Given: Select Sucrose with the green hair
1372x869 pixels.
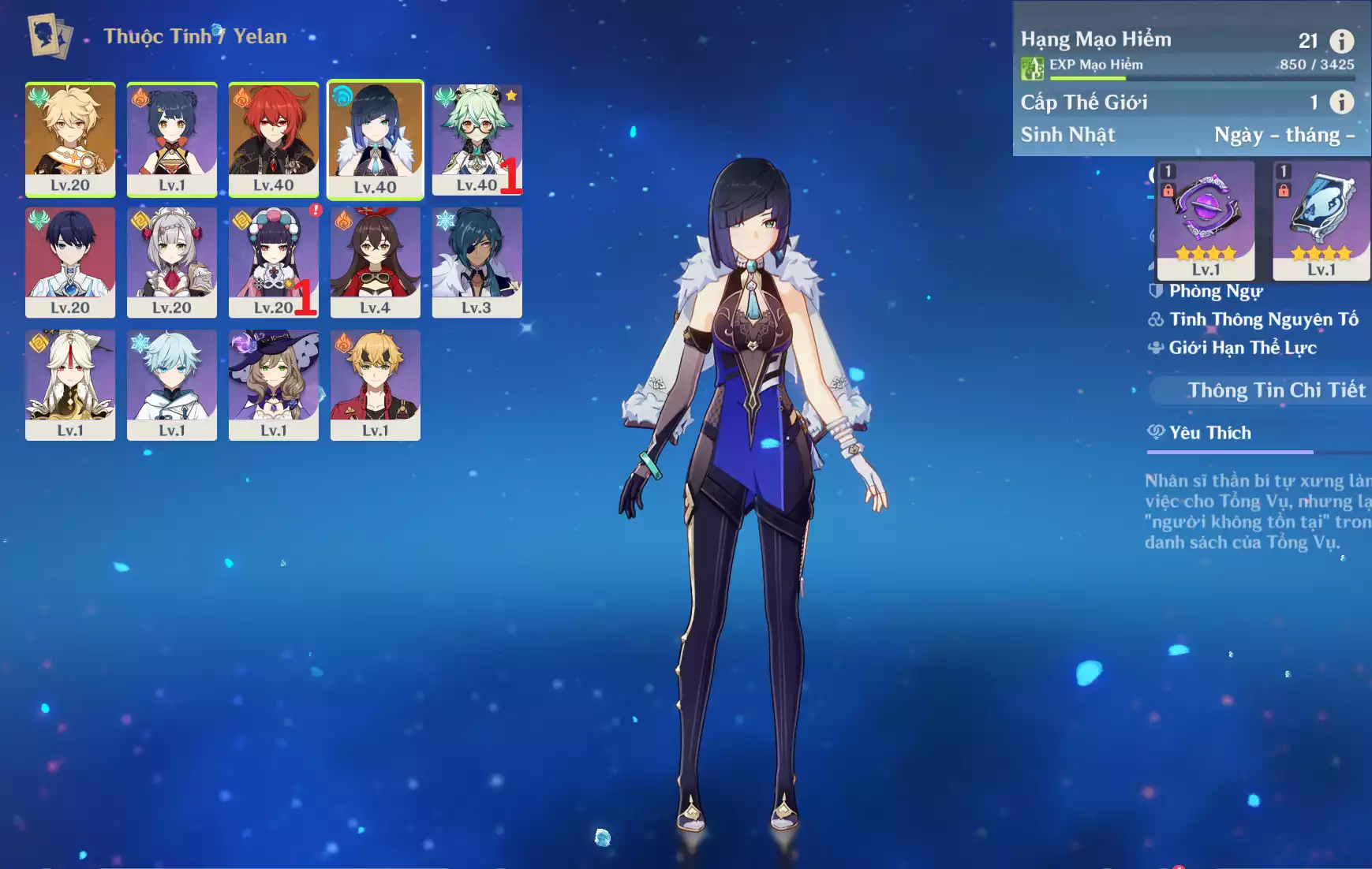Looking at the screenshot, I should pos(477,139).
